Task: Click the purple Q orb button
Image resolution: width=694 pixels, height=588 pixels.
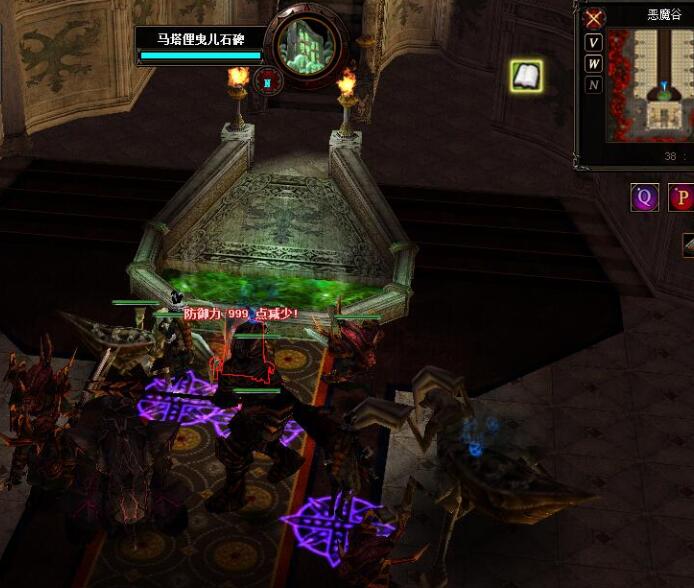Action: 644,197
